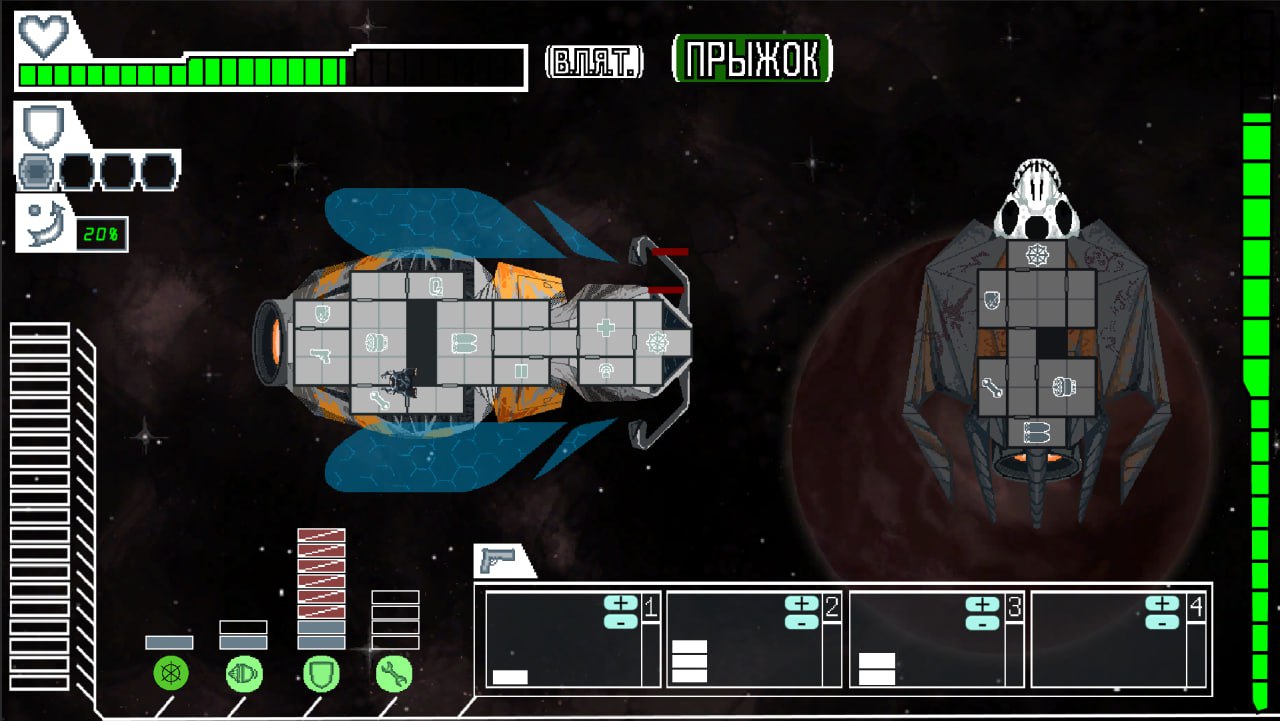Image resolution: width=1280 pixels, height=721 pixels.
Task: Increase power with plus in weapon slot 3
Action: [x=984, y=603]
